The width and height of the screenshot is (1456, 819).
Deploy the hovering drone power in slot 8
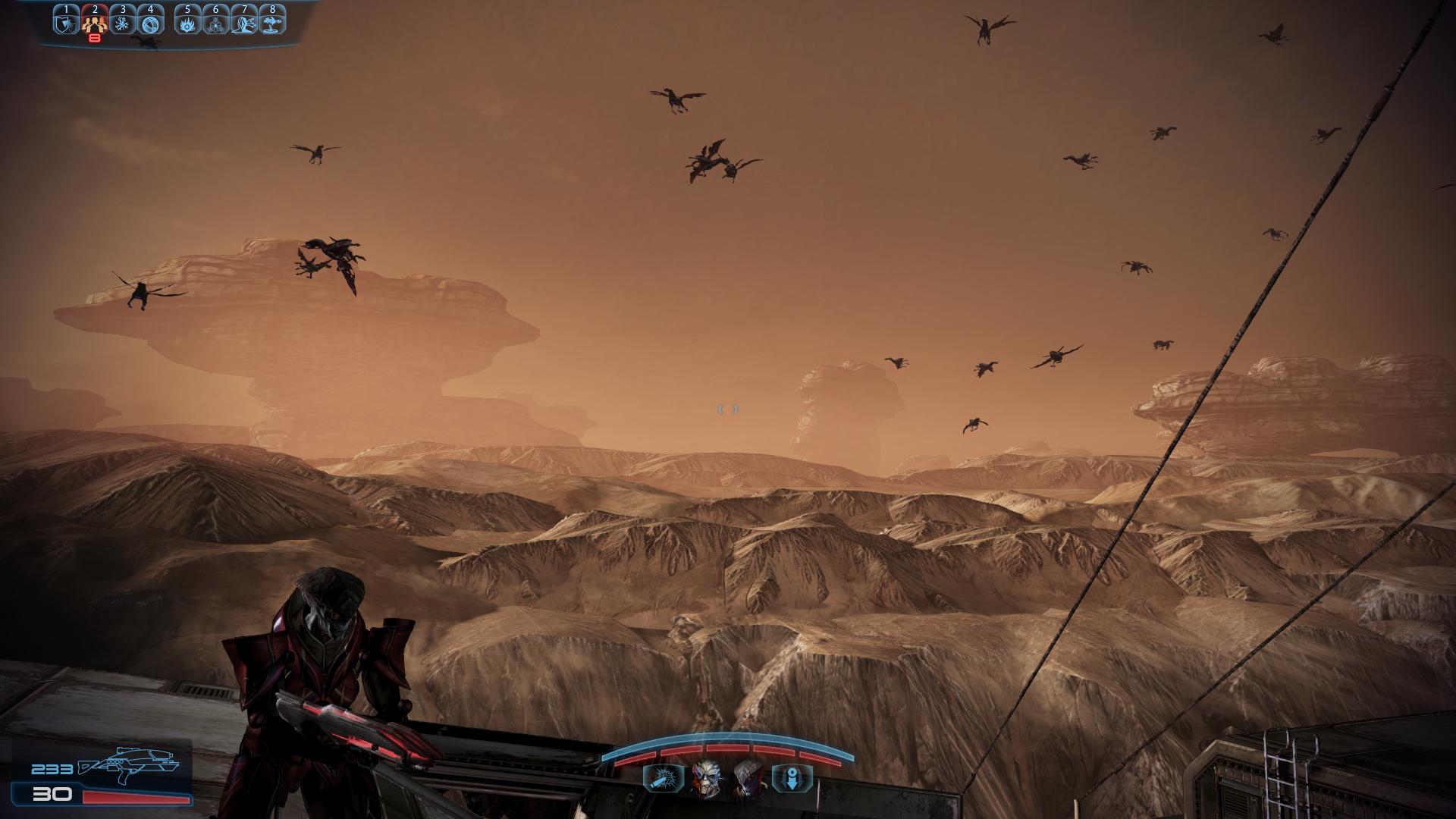tap(271, 24)
